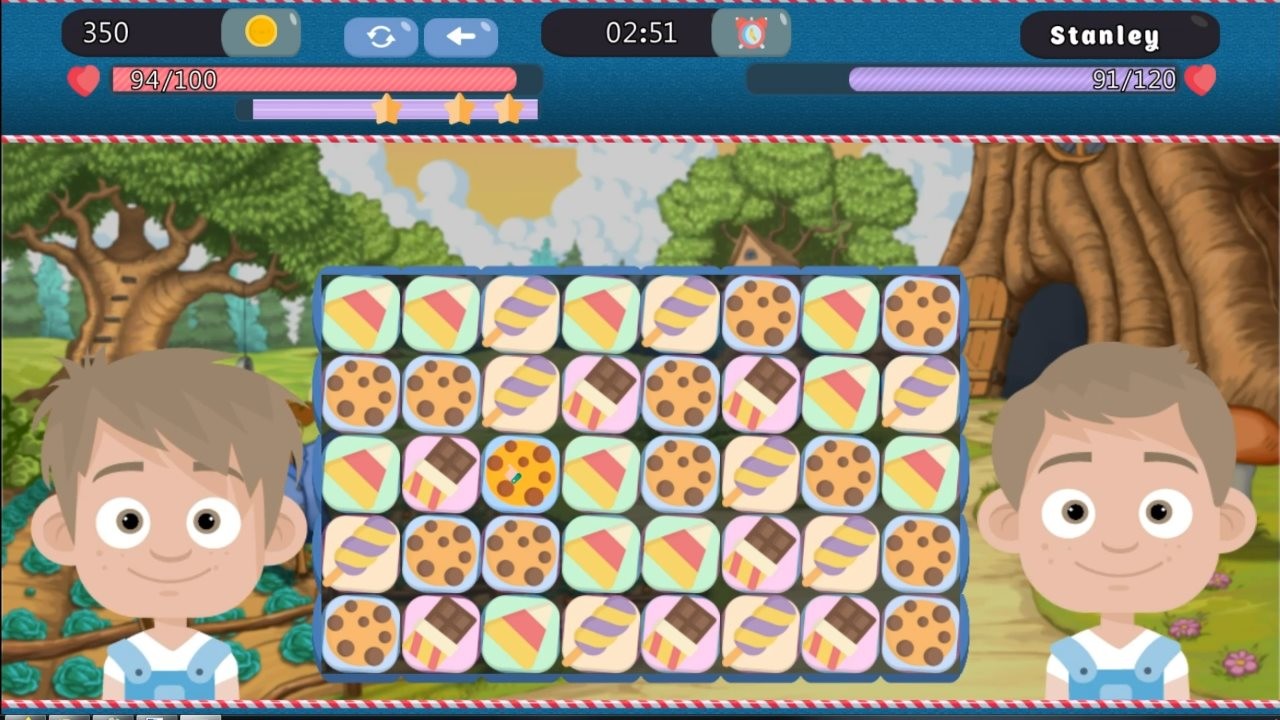The image size is (1280, 720).
Task: Click the back arrow icon
Action: tap(460, 34)
